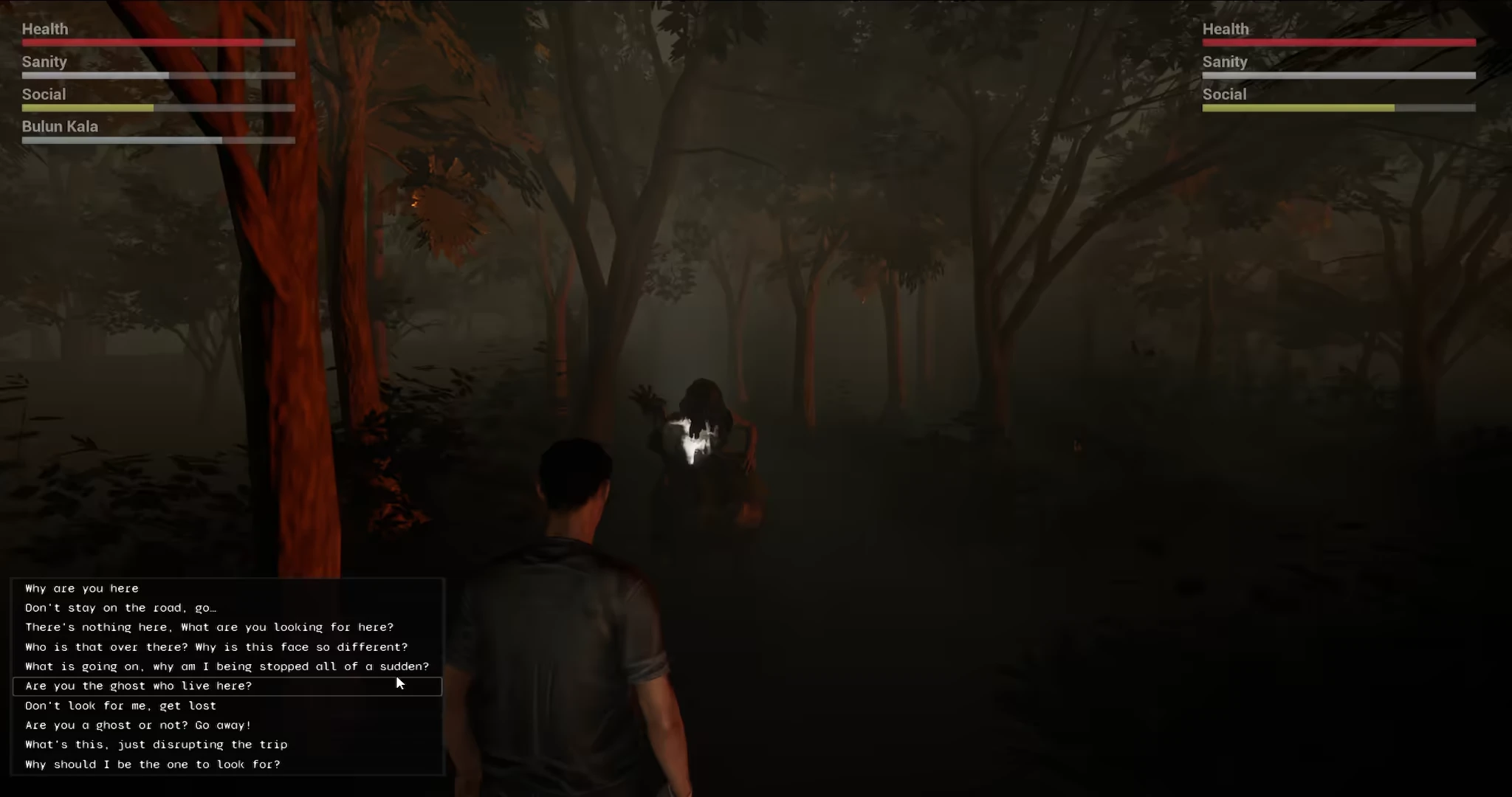Click the right-side Social bar

1338,107
